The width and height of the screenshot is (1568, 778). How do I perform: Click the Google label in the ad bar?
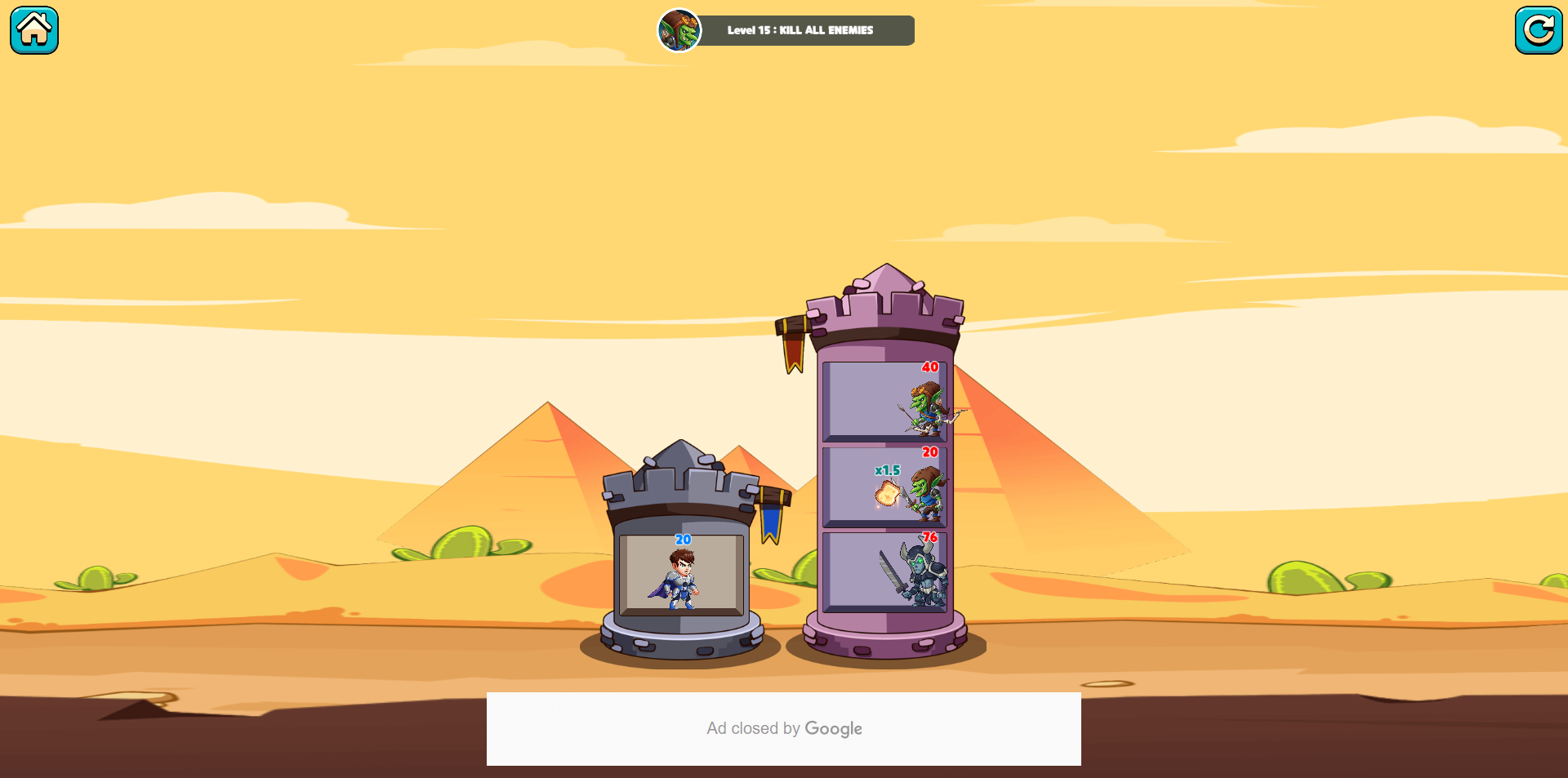pos(834,728)
